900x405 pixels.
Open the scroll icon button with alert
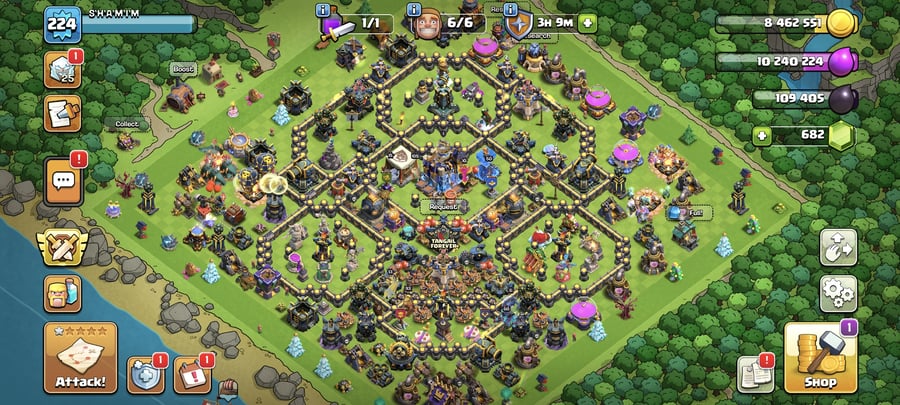[x=62, y=113]
